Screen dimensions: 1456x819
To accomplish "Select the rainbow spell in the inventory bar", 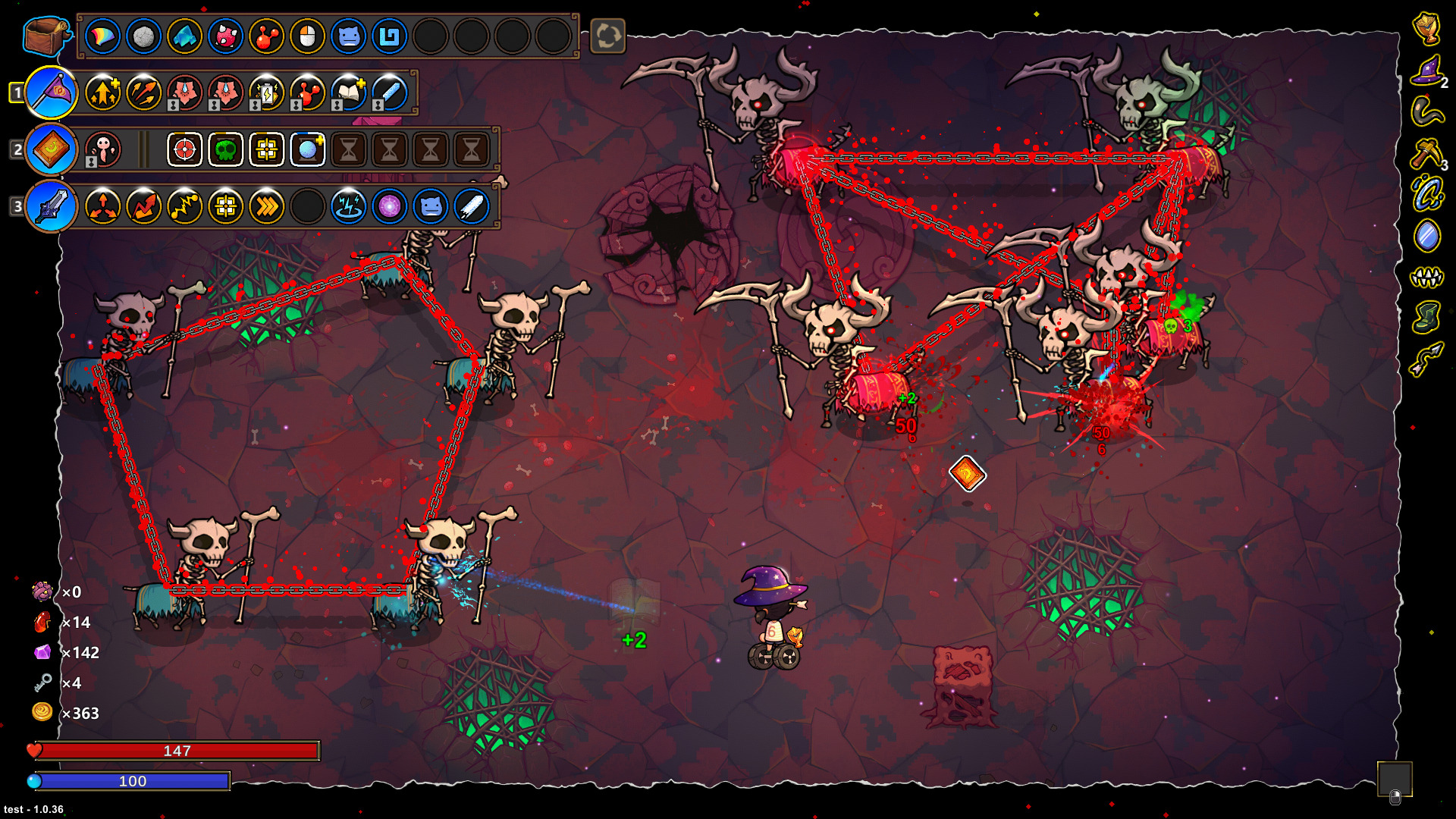I will click(x=102, y=36).
